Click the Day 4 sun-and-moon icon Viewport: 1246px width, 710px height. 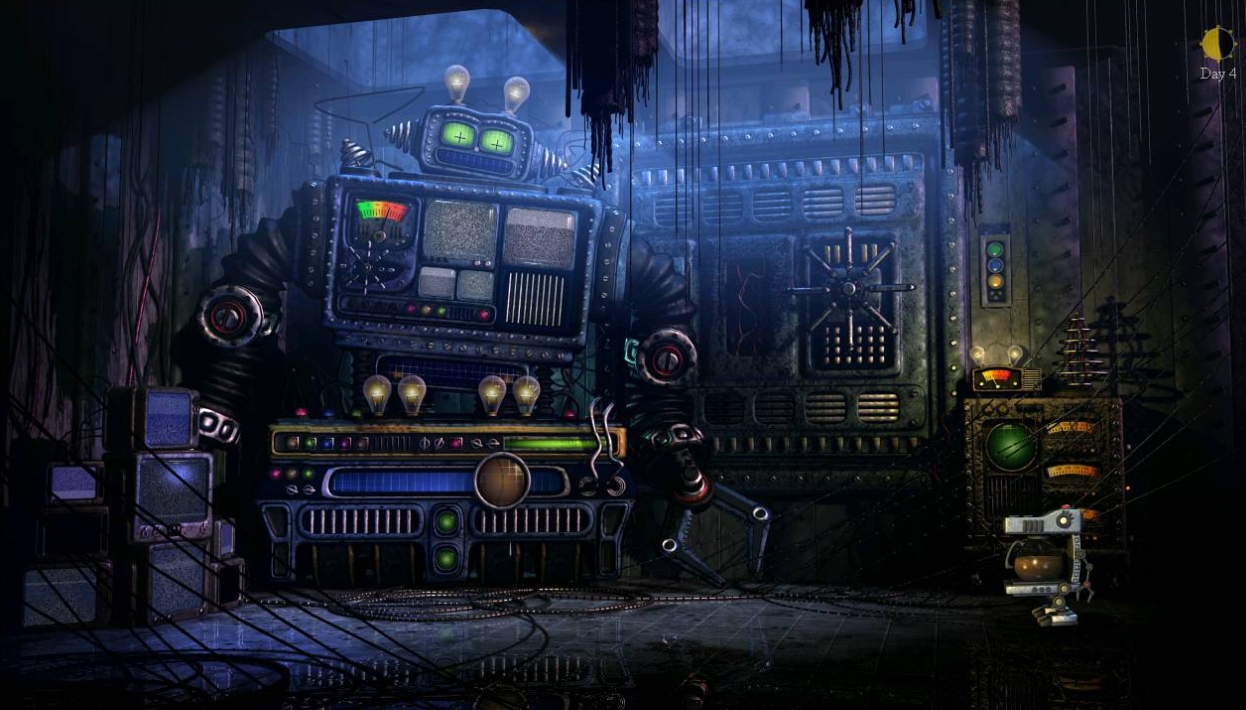(1217, 44)
